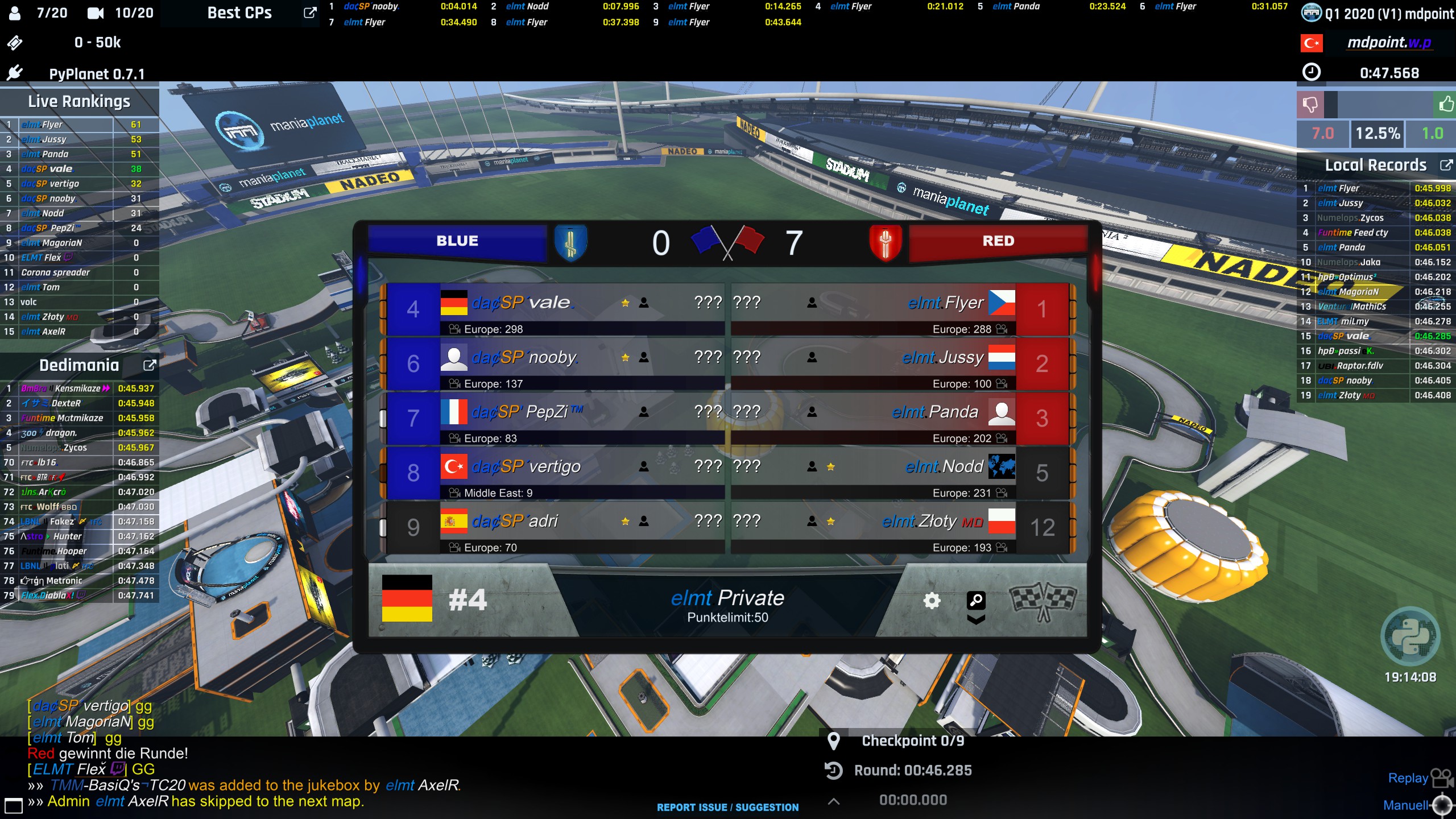
Task: Select elmt Flyer in Live Rankings
Action: pyautogui.click(x=65, y=125)
